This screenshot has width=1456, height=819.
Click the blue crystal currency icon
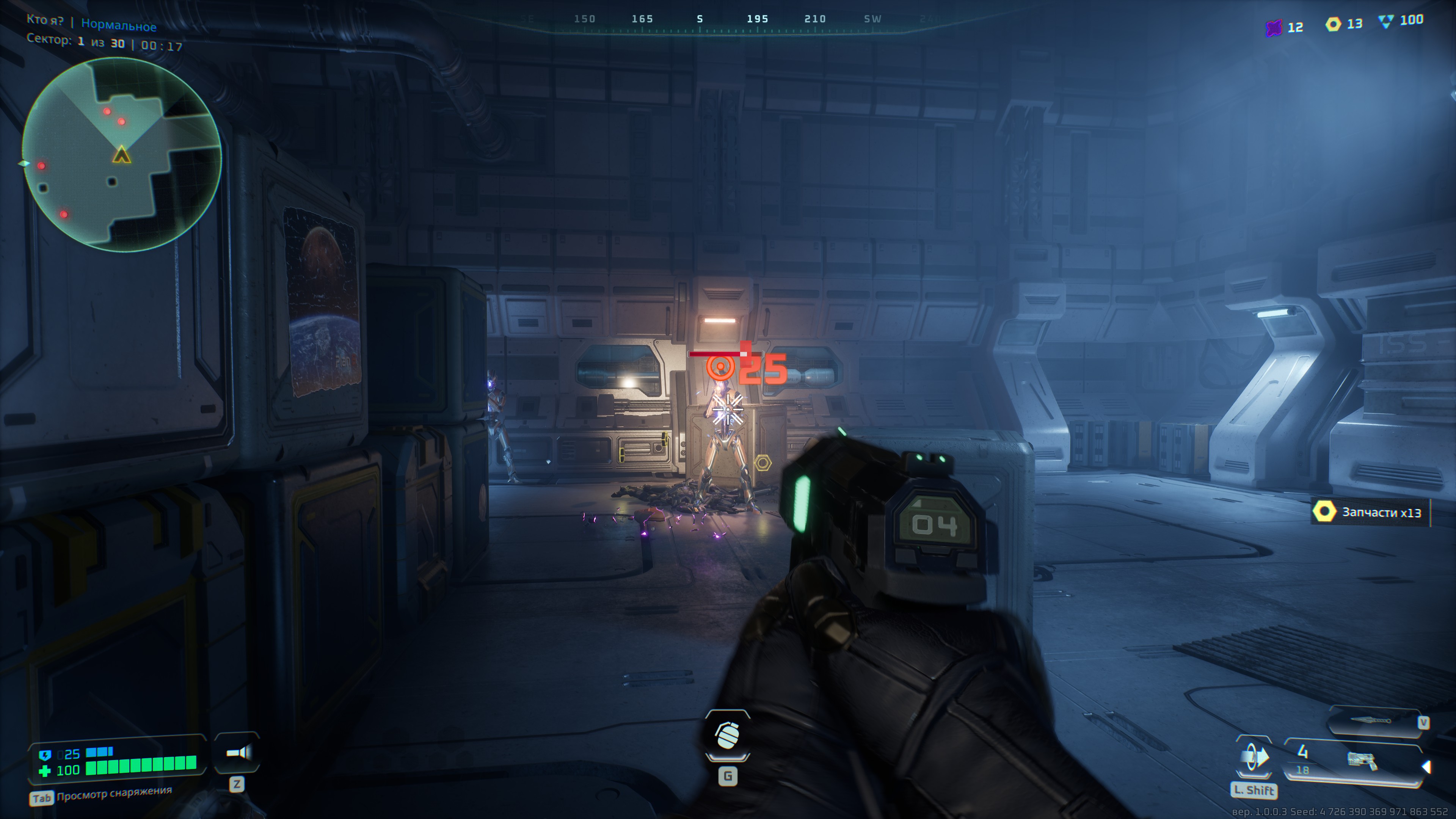1386,22
